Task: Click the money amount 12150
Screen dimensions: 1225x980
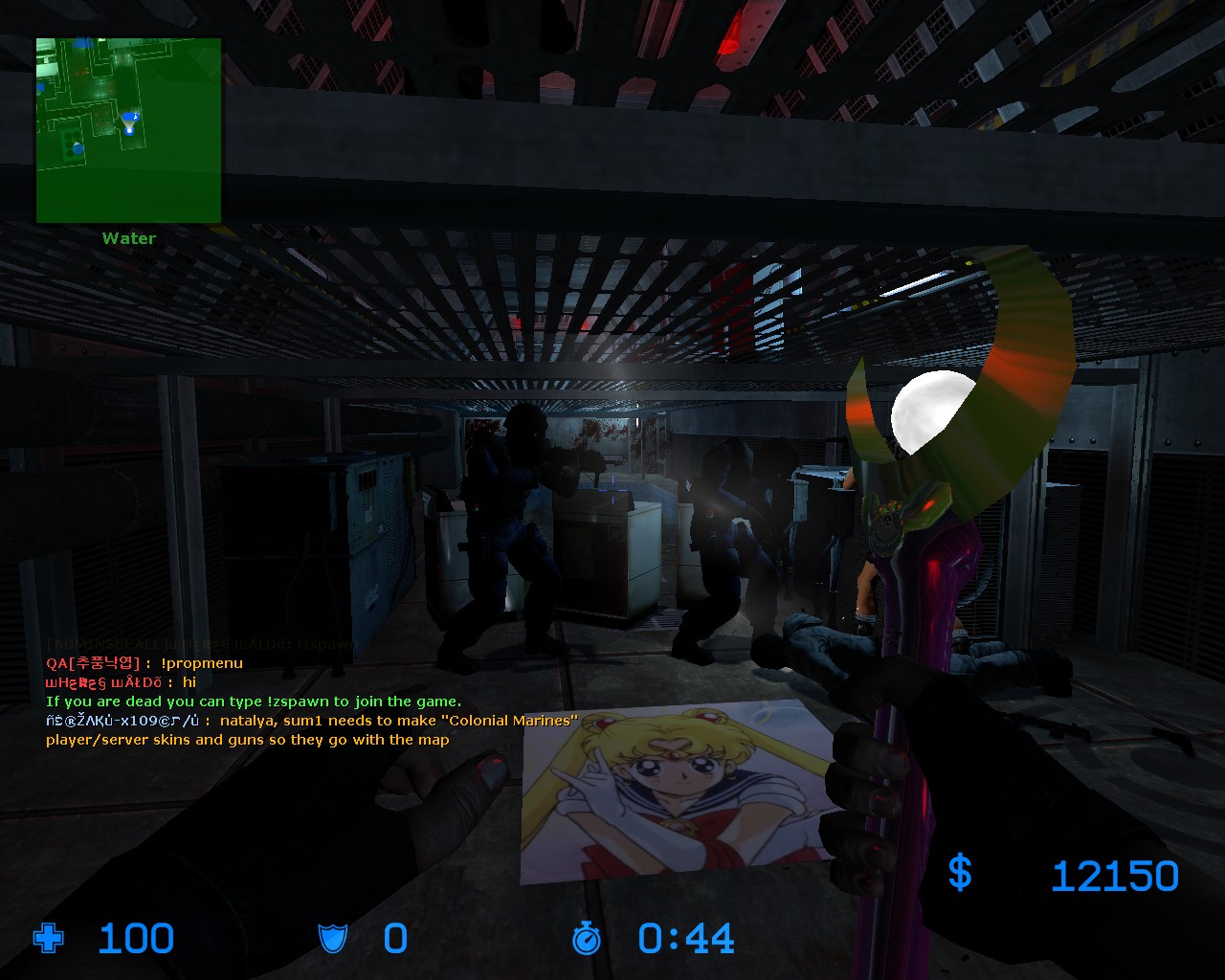Action: point(1116,874)
